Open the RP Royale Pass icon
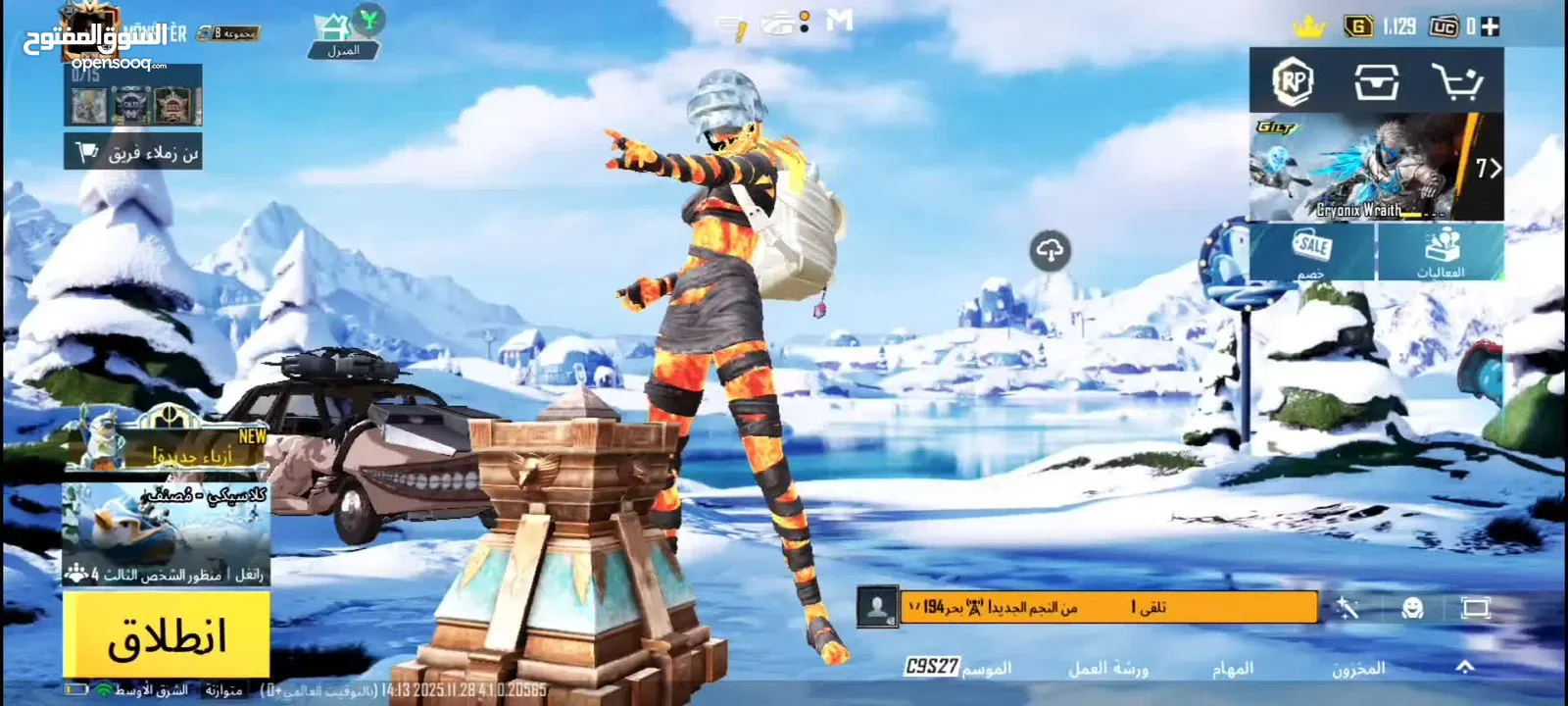1568x706 pixels. pos(1293,81)
